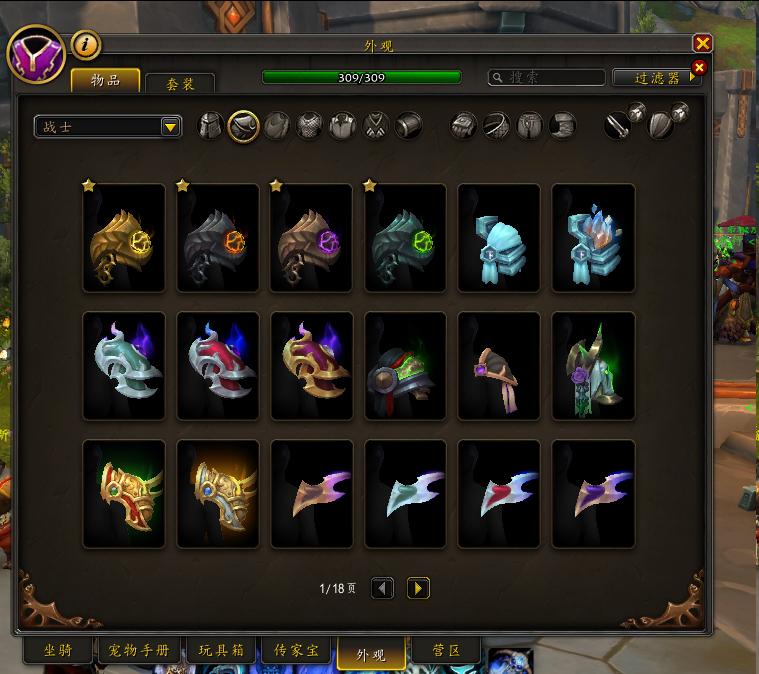Open the 传家宝 heirlooms tab

coord(297,652)
